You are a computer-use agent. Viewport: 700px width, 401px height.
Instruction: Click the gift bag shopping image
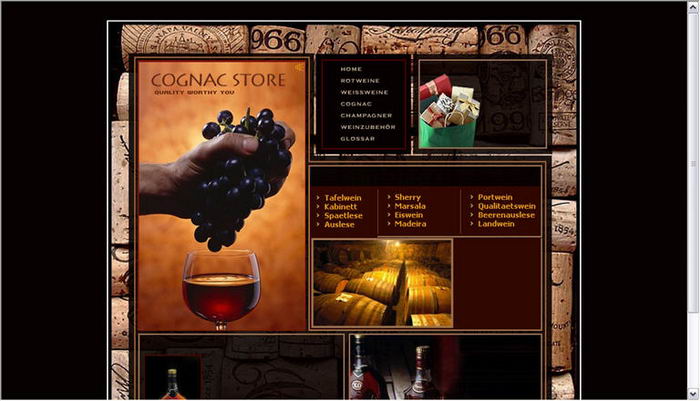point(449,113)
